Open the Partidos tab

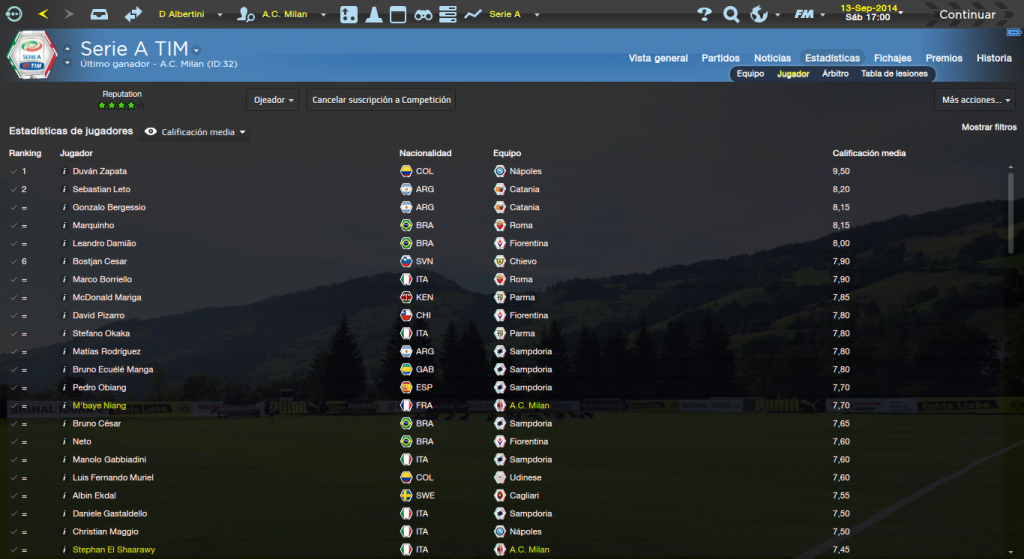[721, 58]
